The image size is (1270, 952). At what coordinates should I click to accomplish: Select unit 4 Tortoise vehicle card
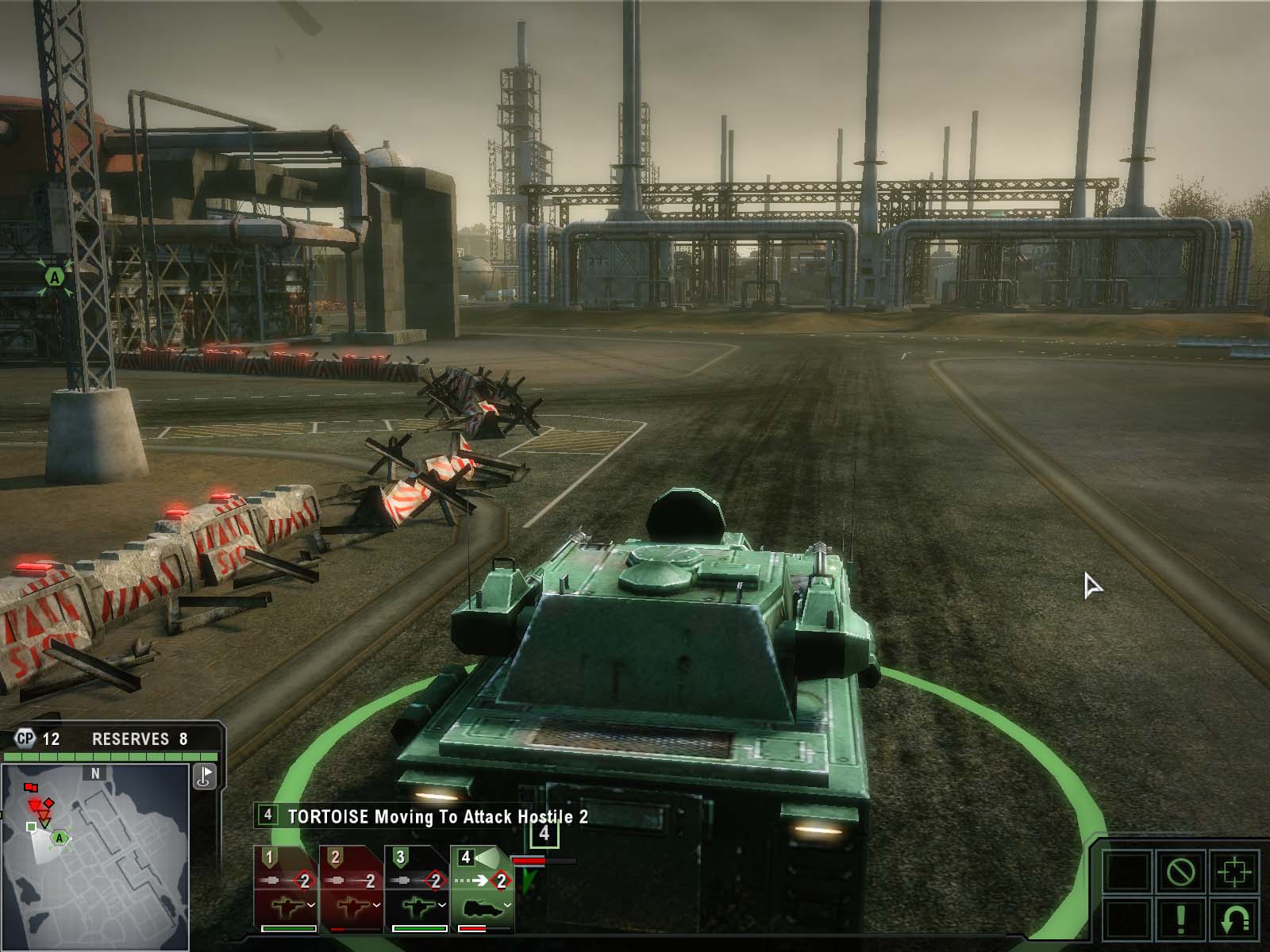pos(481,887)
